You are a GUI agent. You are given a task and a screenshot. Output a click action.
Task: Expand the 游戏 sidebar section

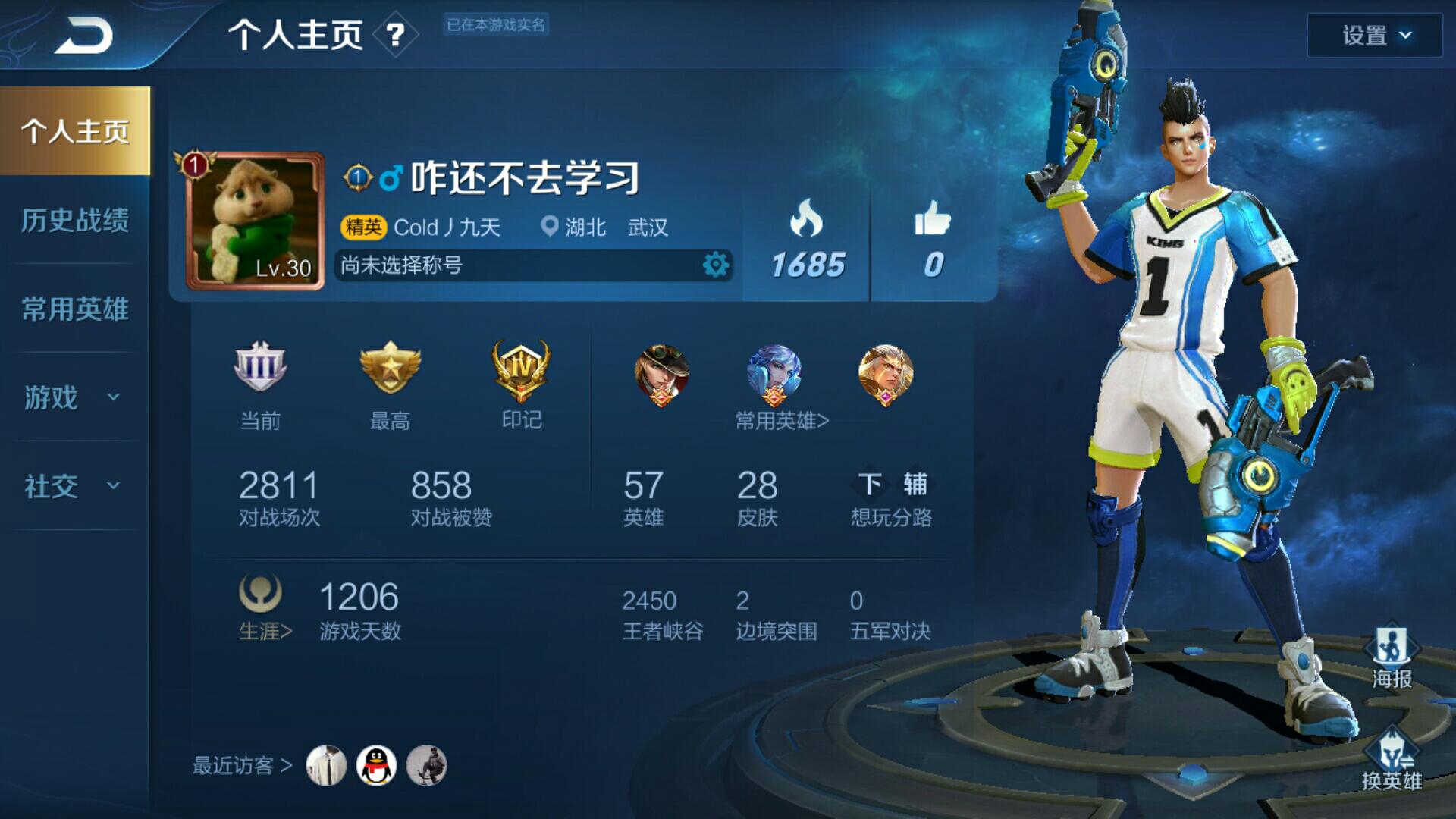[x=73, y=397]
